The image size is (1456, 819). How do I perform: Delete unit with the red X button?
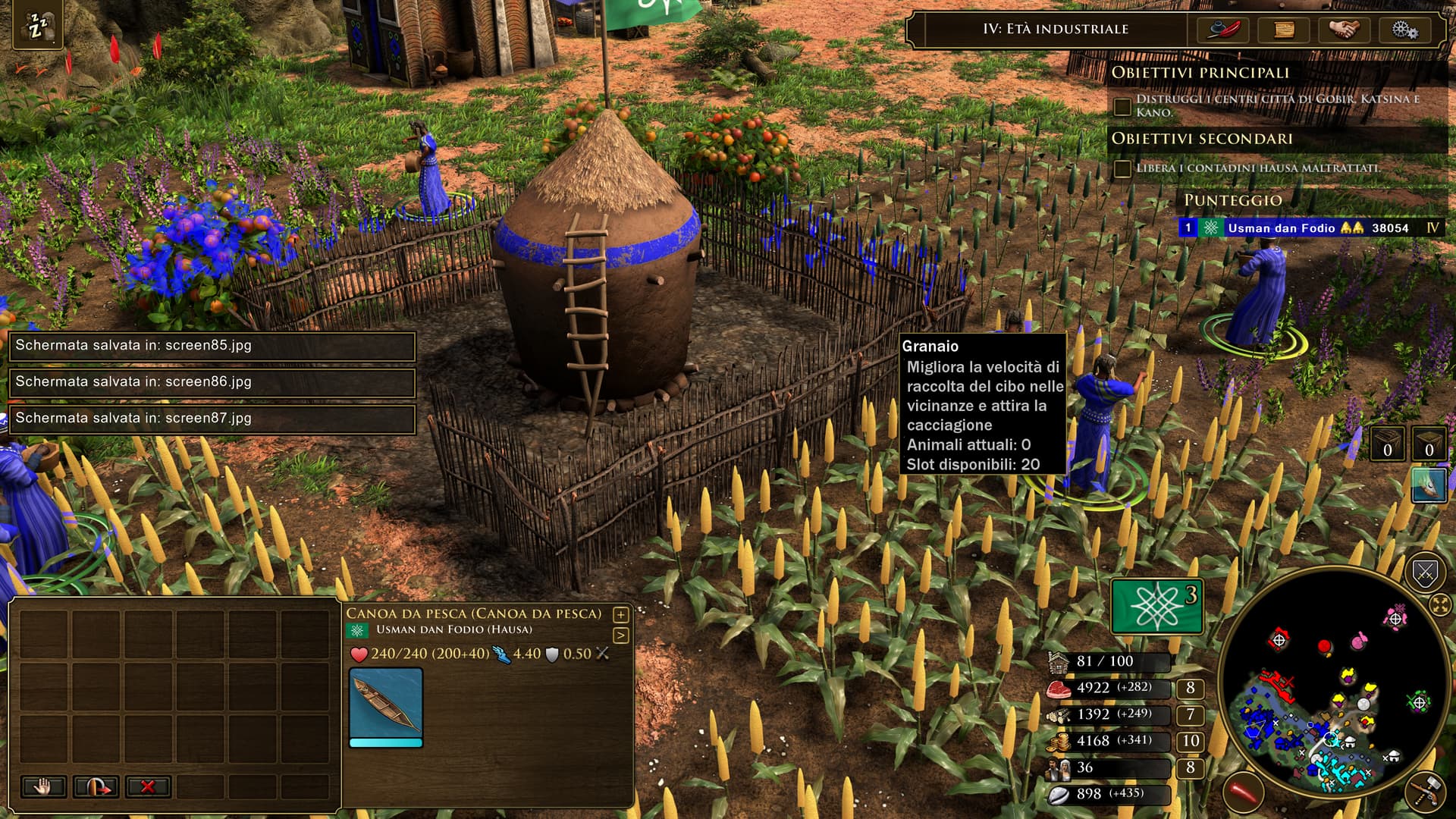point(148,786)
